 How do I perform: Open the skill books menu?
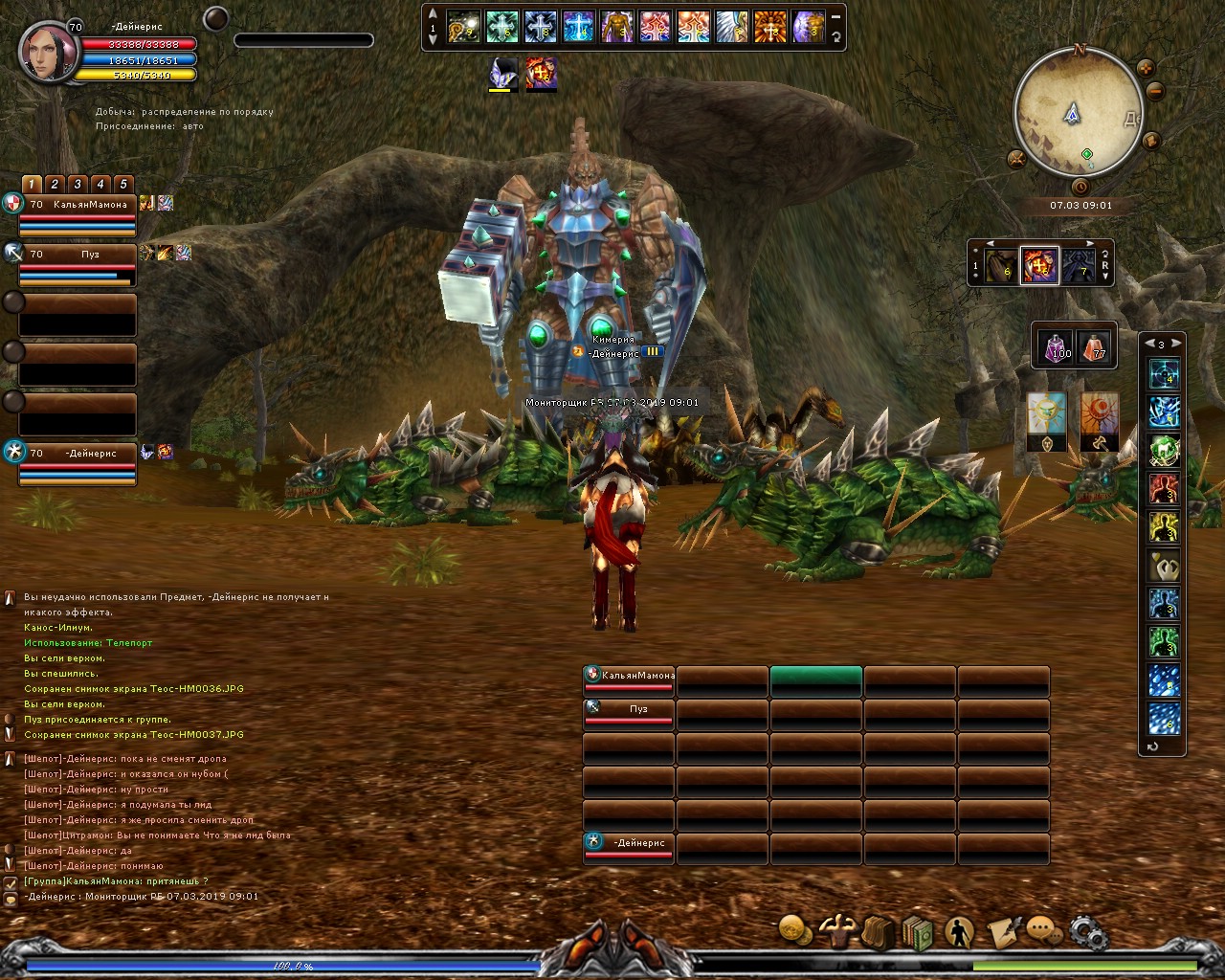[x=917, y=932]
